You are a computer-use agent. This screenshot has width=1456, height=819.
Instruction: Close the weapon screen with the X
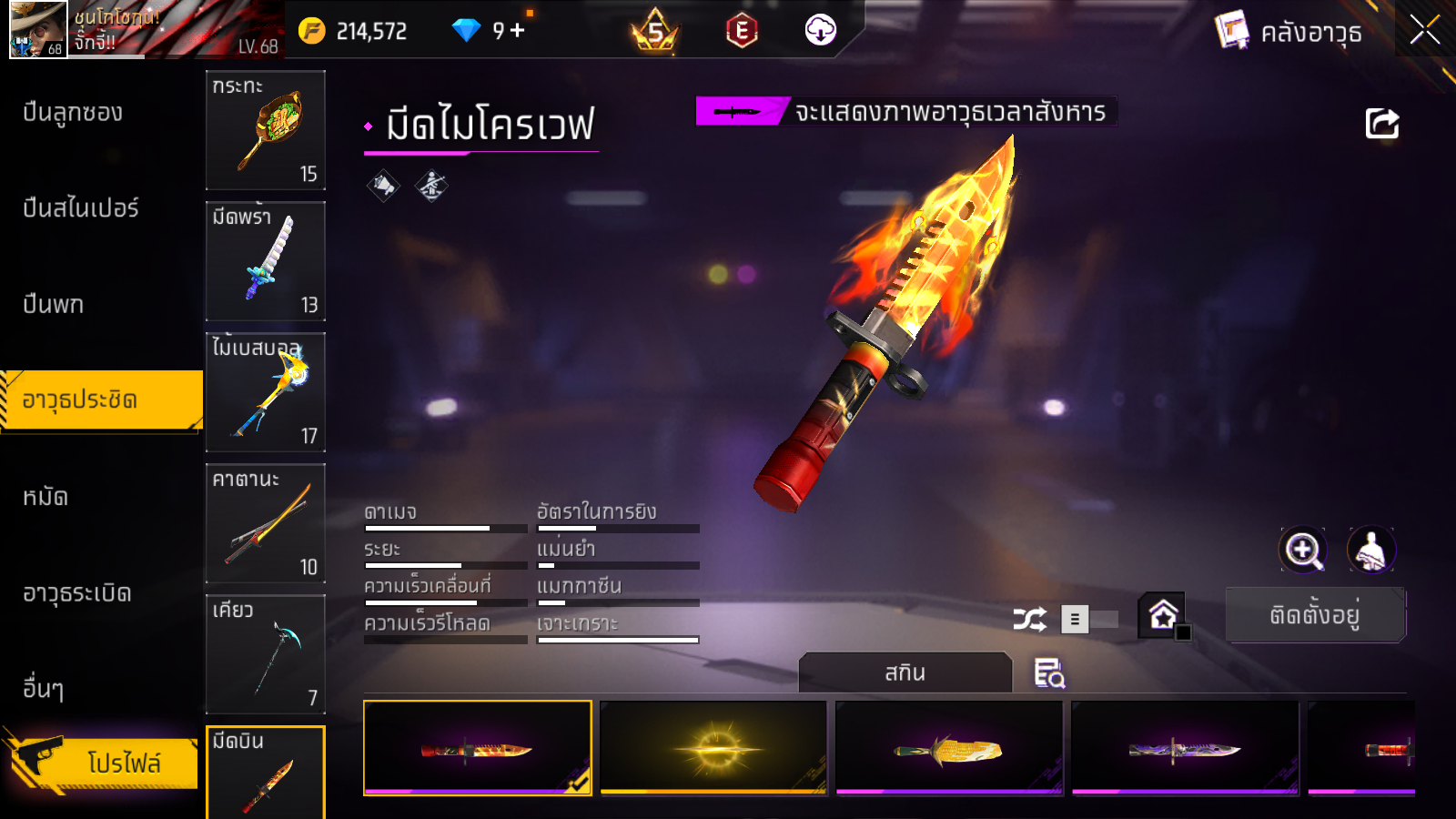click(x=1424, y=30)
